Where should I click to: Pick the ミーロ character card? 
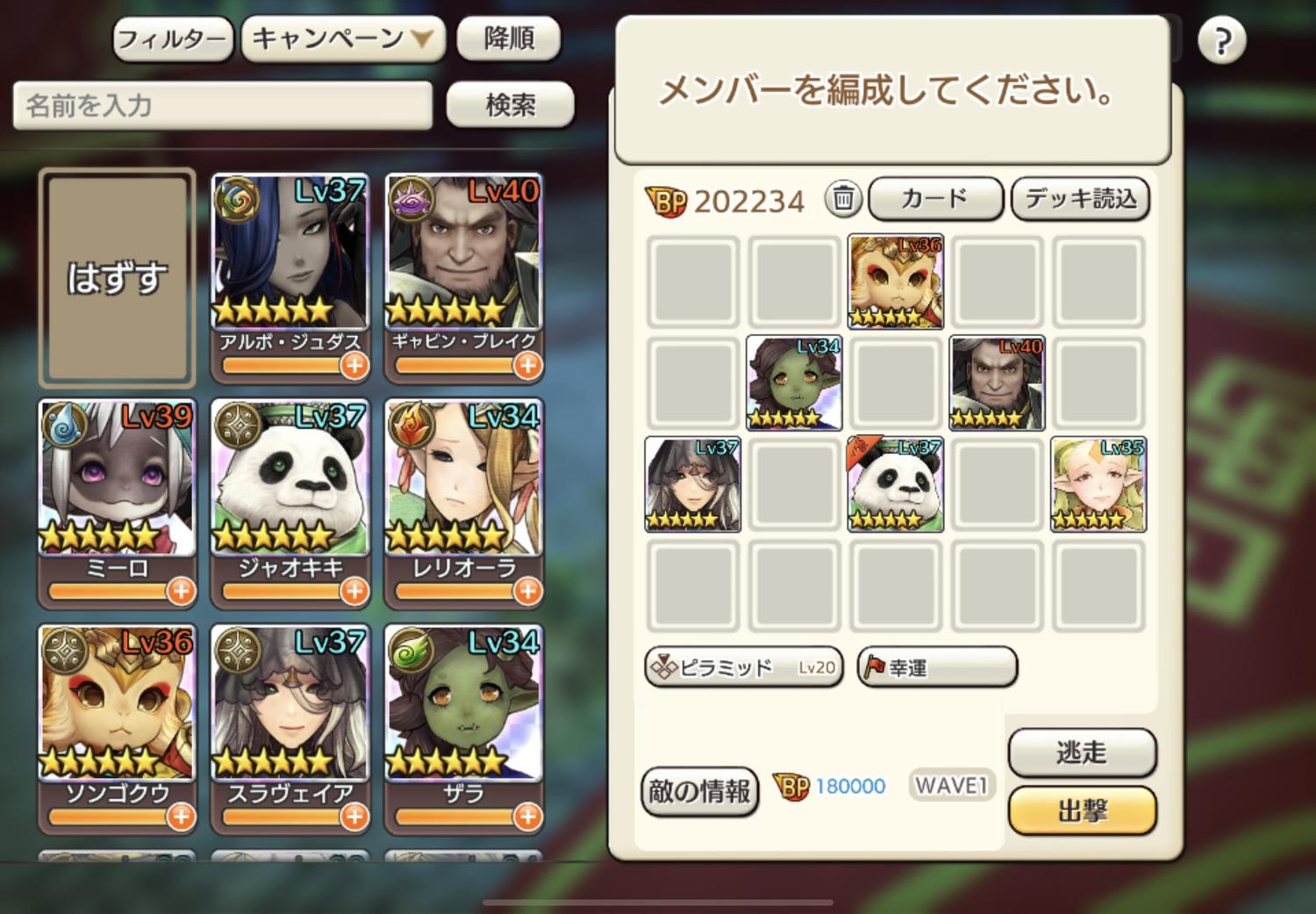[117, 489]
